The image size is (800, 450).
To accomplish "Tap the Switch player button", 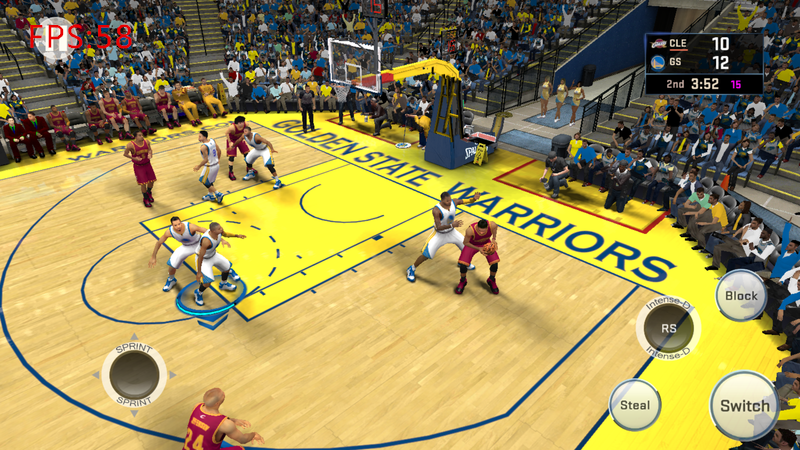I will pos(745,405).
